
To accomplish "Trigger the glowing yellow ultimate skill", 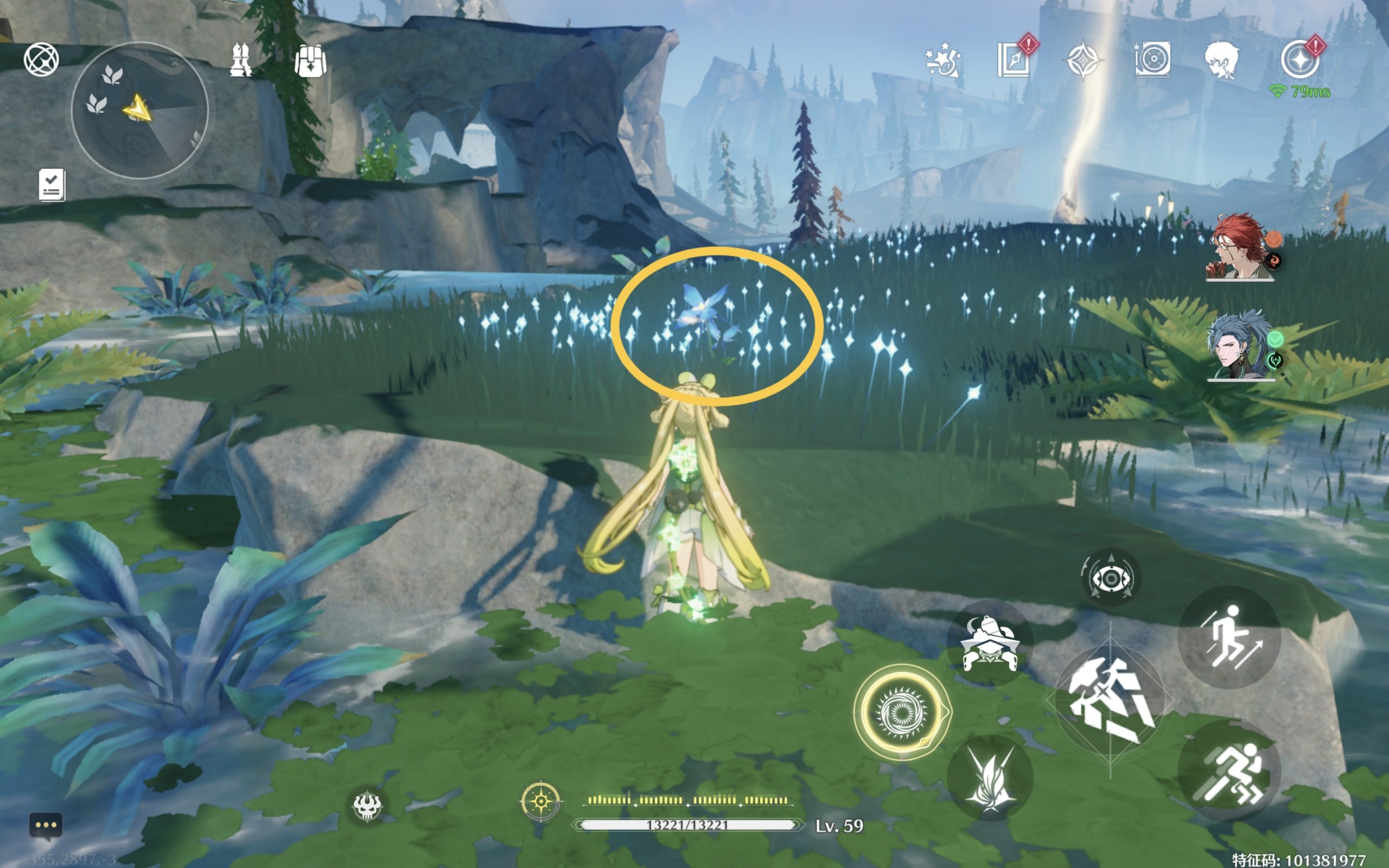I will coord(901,712).
